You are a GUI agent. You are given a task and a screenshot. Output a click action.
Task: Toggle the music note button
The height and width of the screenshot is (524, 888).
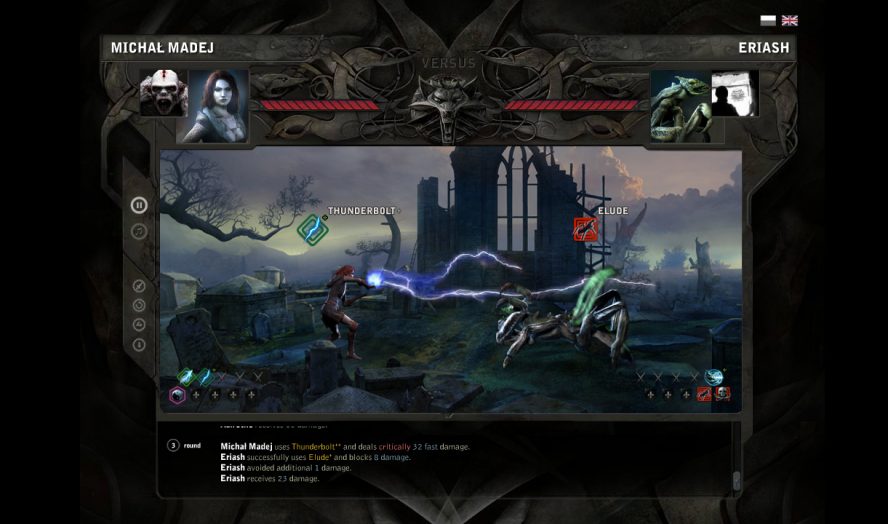pyautogui.click(x=139, y=231)
